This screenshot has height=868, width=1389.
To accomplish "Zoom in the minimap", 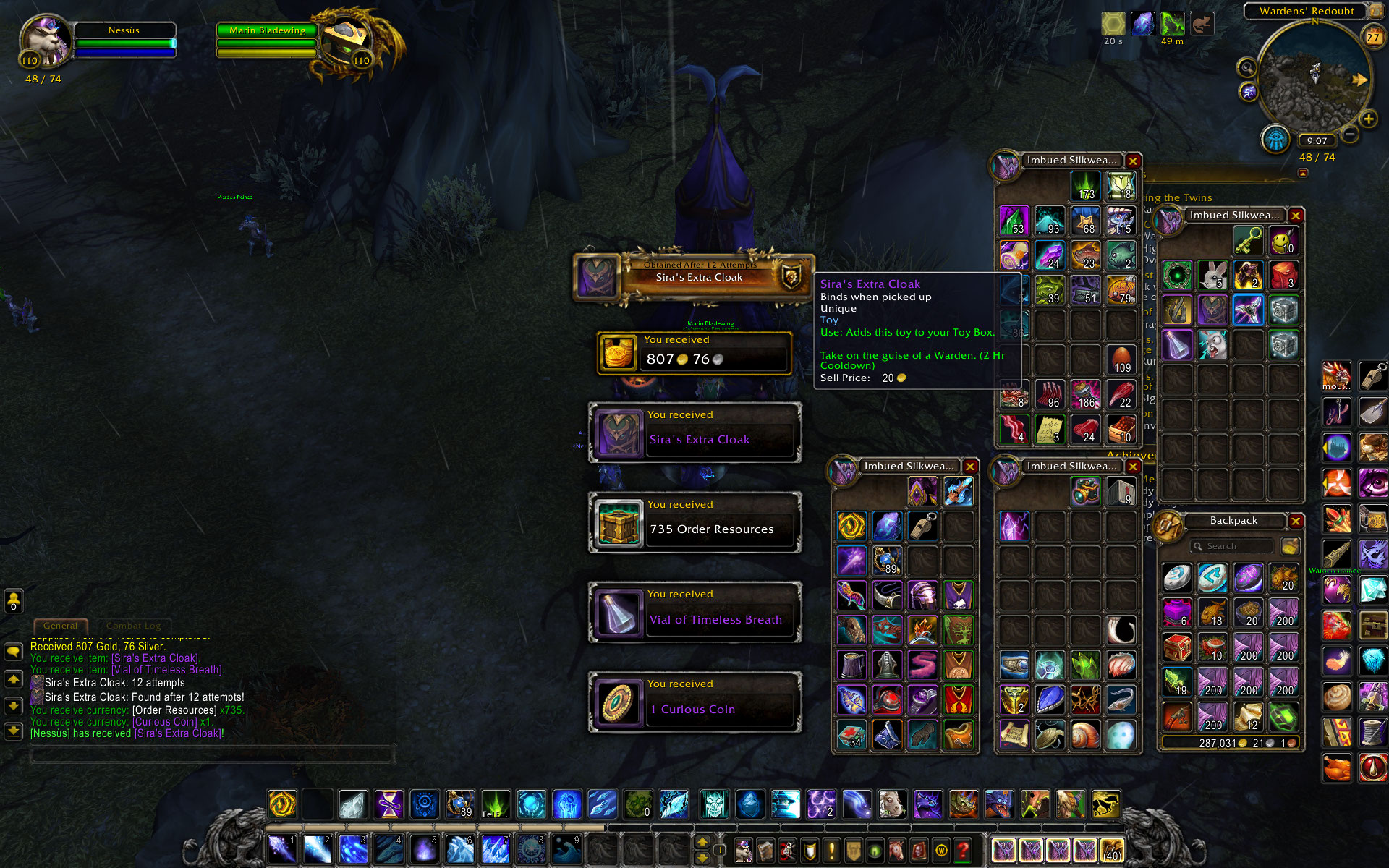I will click(x=1368, y=119).
